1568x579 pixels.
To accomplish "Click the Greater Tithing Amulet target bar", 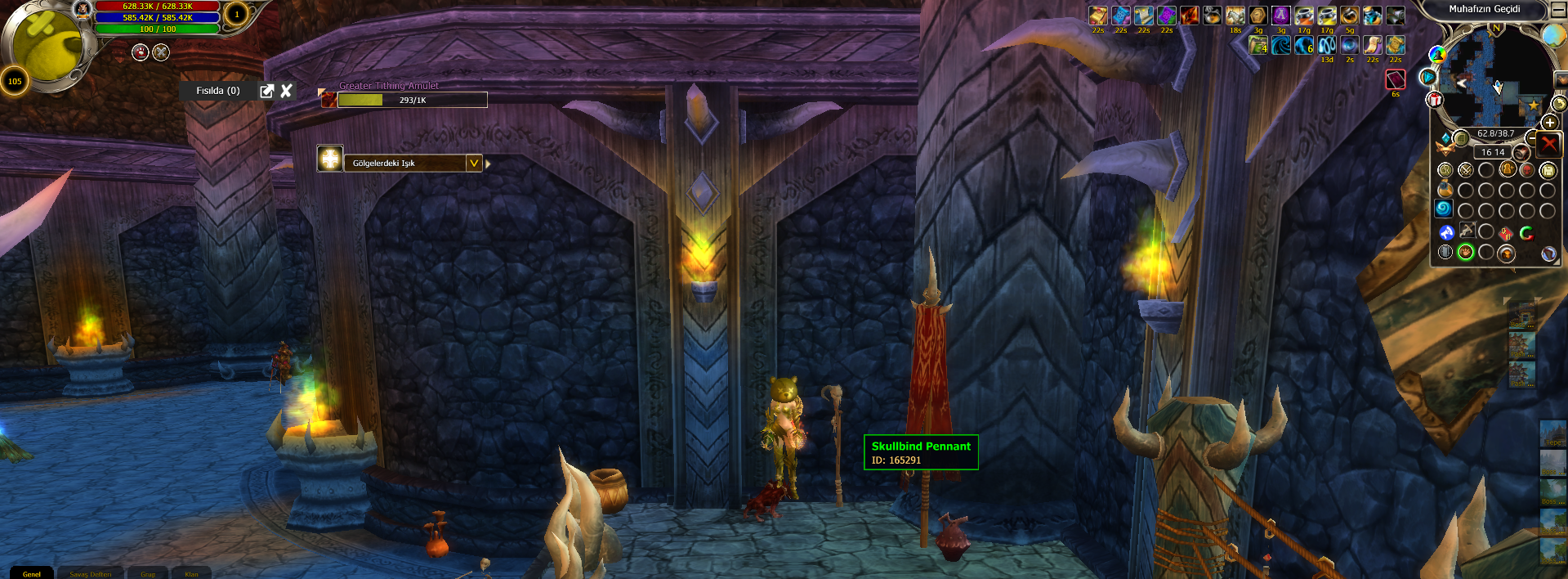I will tap(412, 100).
